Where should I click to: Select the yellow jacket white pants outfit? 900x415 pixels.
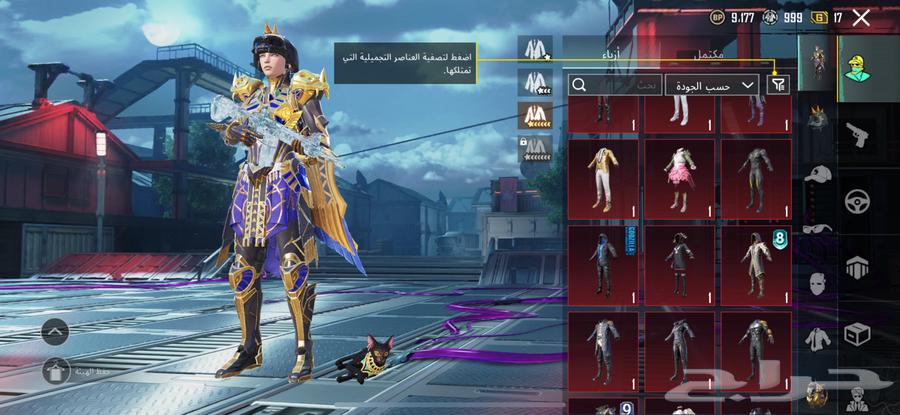(x=603, y=178)
